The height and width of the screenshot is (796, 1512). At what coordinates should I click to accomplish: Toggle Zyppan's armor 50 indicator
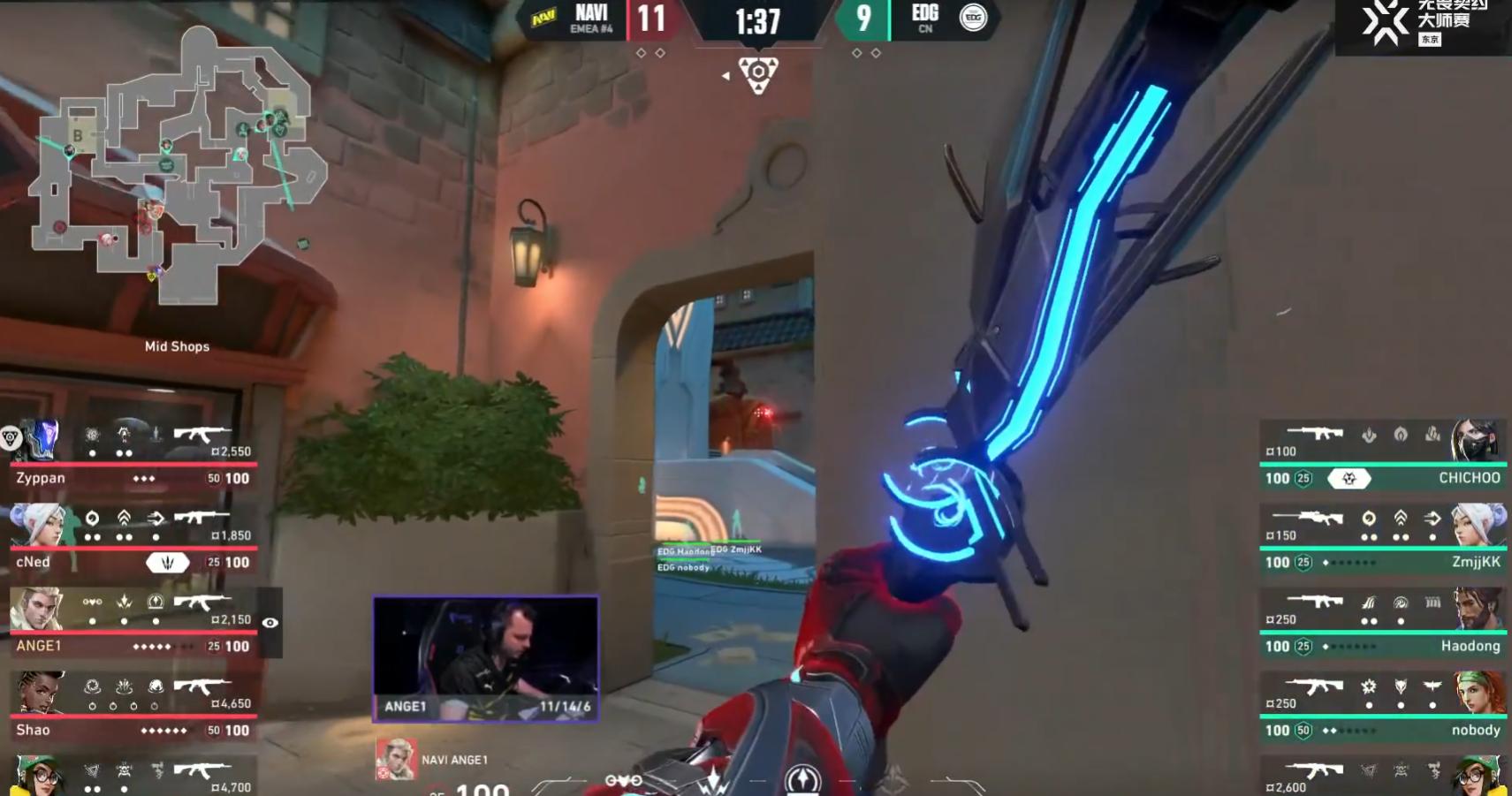212,478
